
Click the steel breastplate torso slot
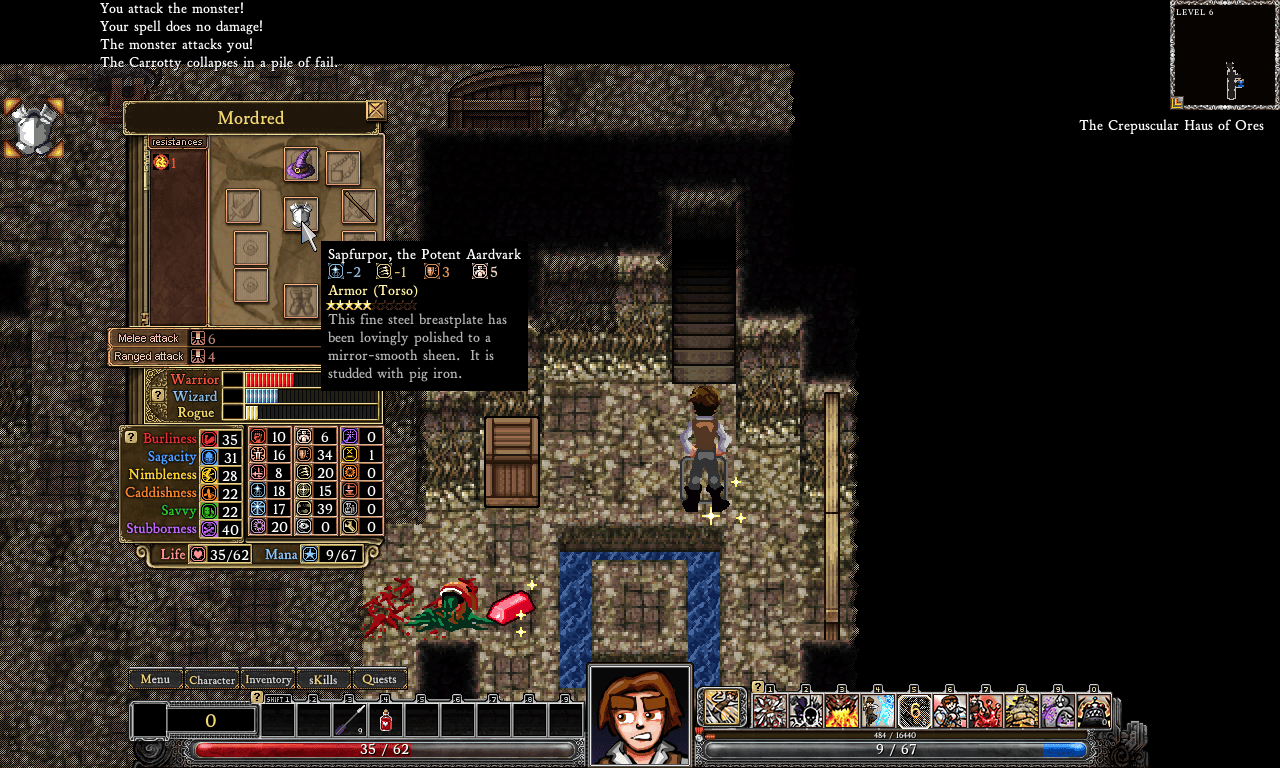(x=300, y=213)
